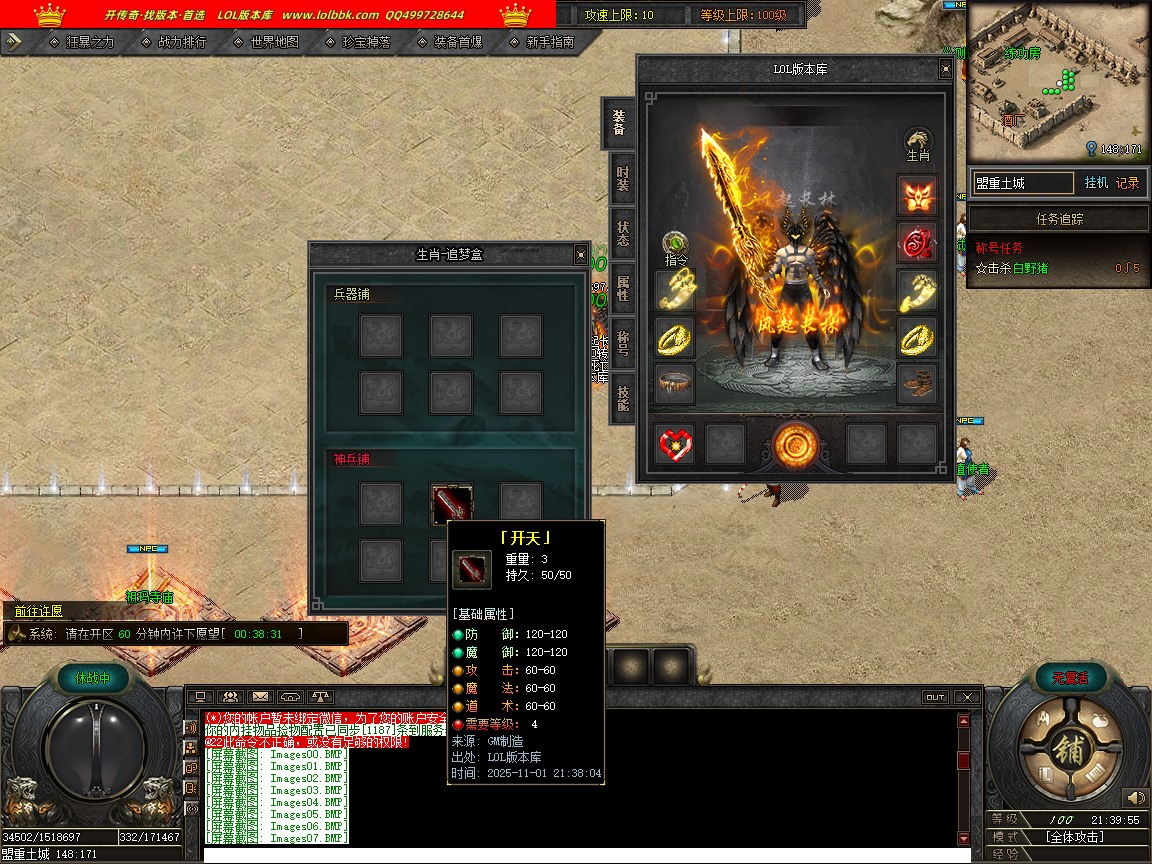Image resolution: width=1152 pixels, height=864 pixels.
Task: Pick the 开天 sword in 神兵铺
Action: 451,503
